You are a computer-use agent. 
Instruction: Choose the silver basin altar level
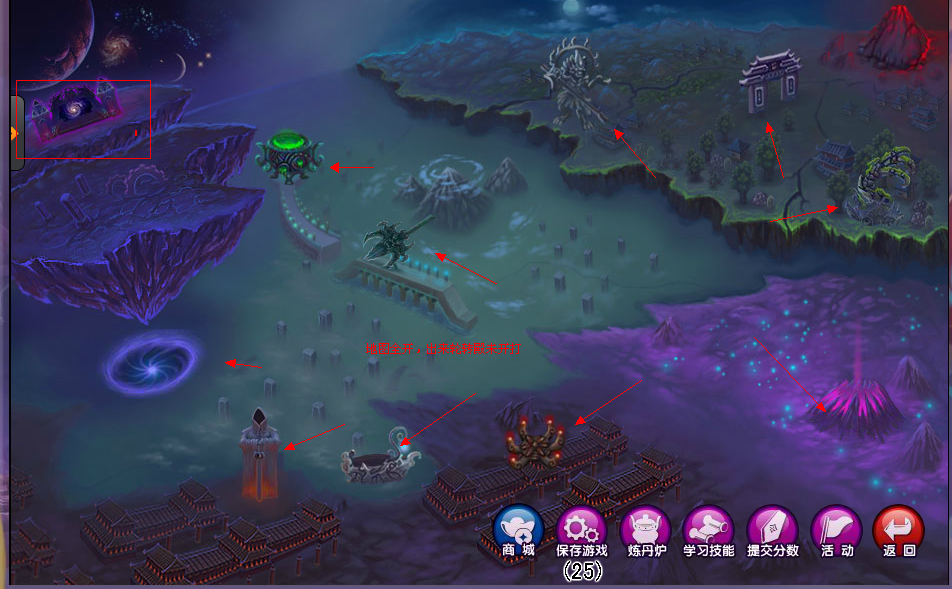(x=379, y=460)
